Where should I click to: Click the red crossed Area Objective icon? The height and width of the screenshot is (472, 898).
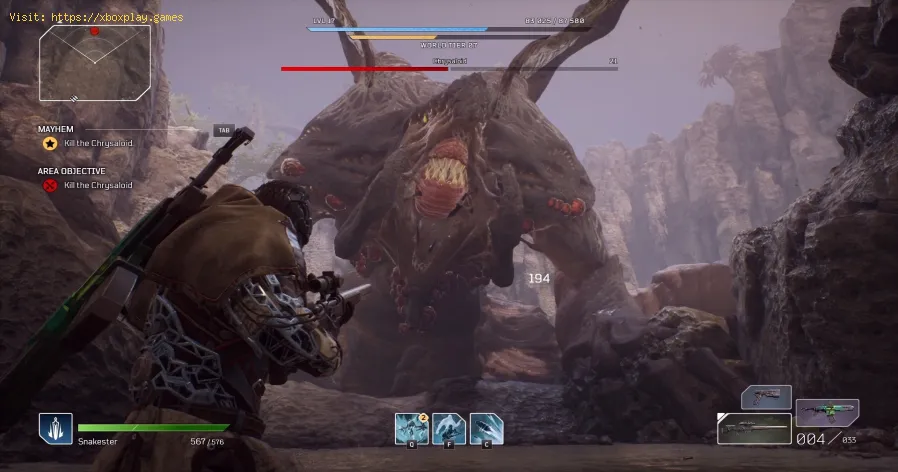(x=49, y=185)
